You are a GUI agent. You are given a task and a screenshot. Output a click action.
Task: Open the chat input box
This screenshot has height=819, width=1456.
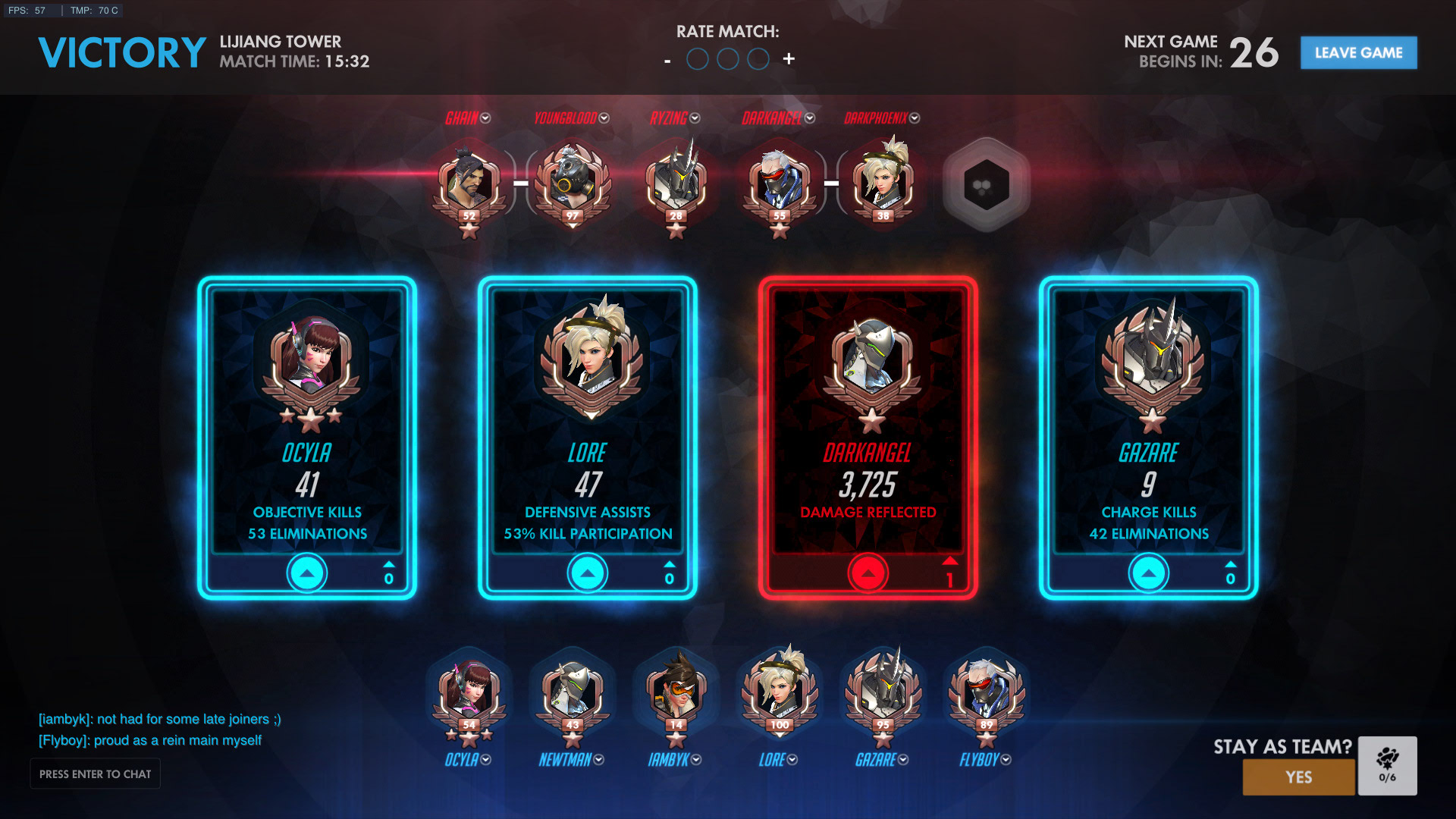(x=95, y=774)
